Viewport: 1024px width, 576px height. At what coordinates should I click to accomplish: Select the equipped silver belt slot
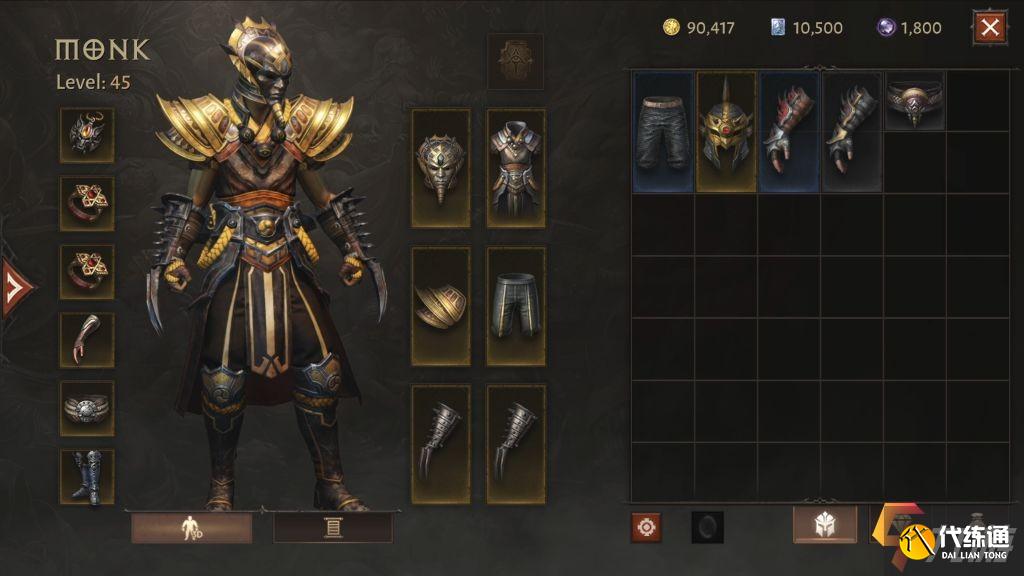87,408
